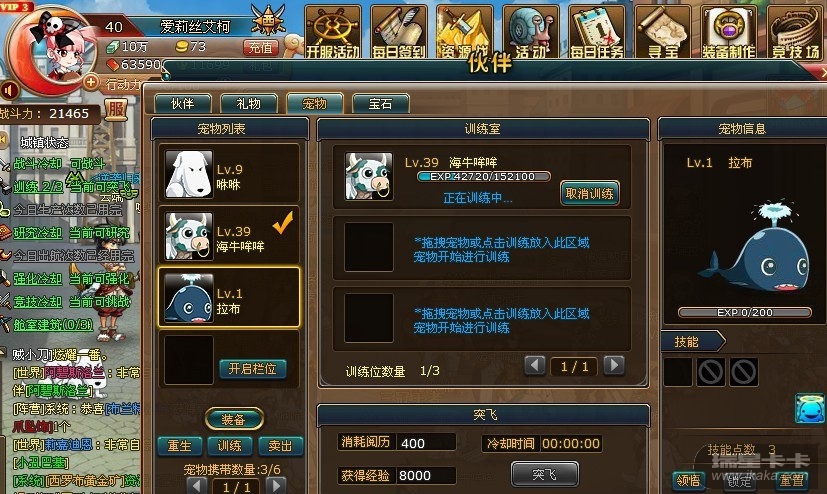Screen dimensions: 827x494
Task: Activate the 突飞 button
Action: [544, 473]
